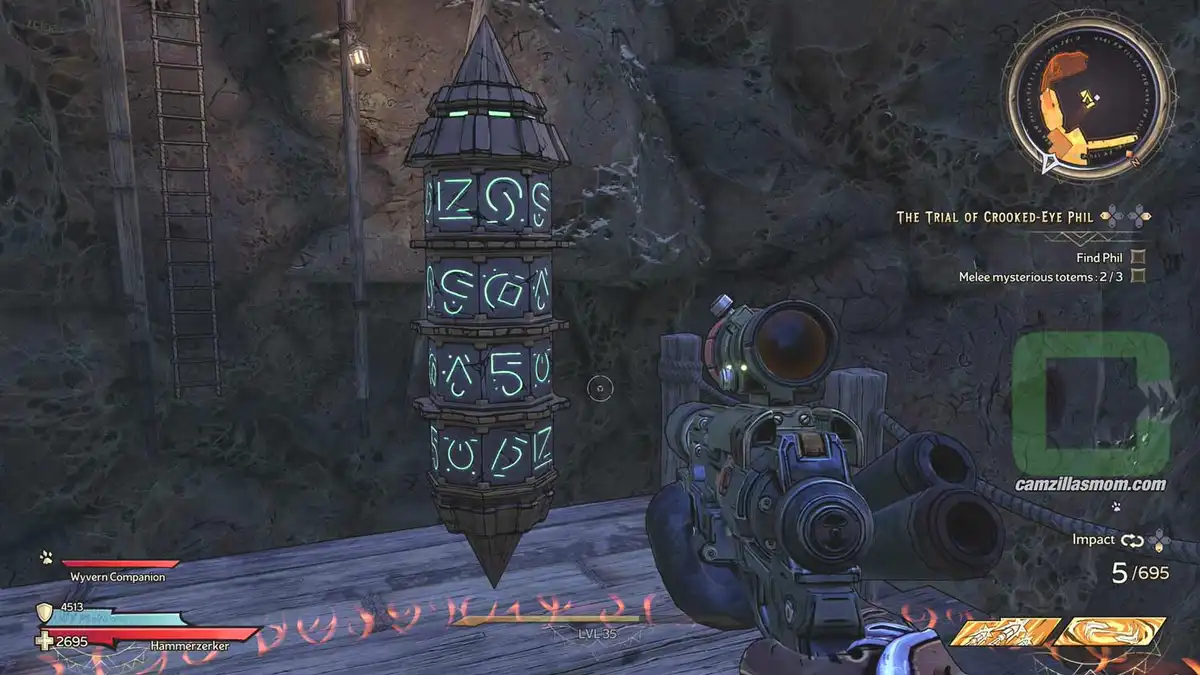This screenshot has height=675, width=1200.
Task: Tick the Melee mysterious totems objective checkbox
Action: pos(1138,276)
